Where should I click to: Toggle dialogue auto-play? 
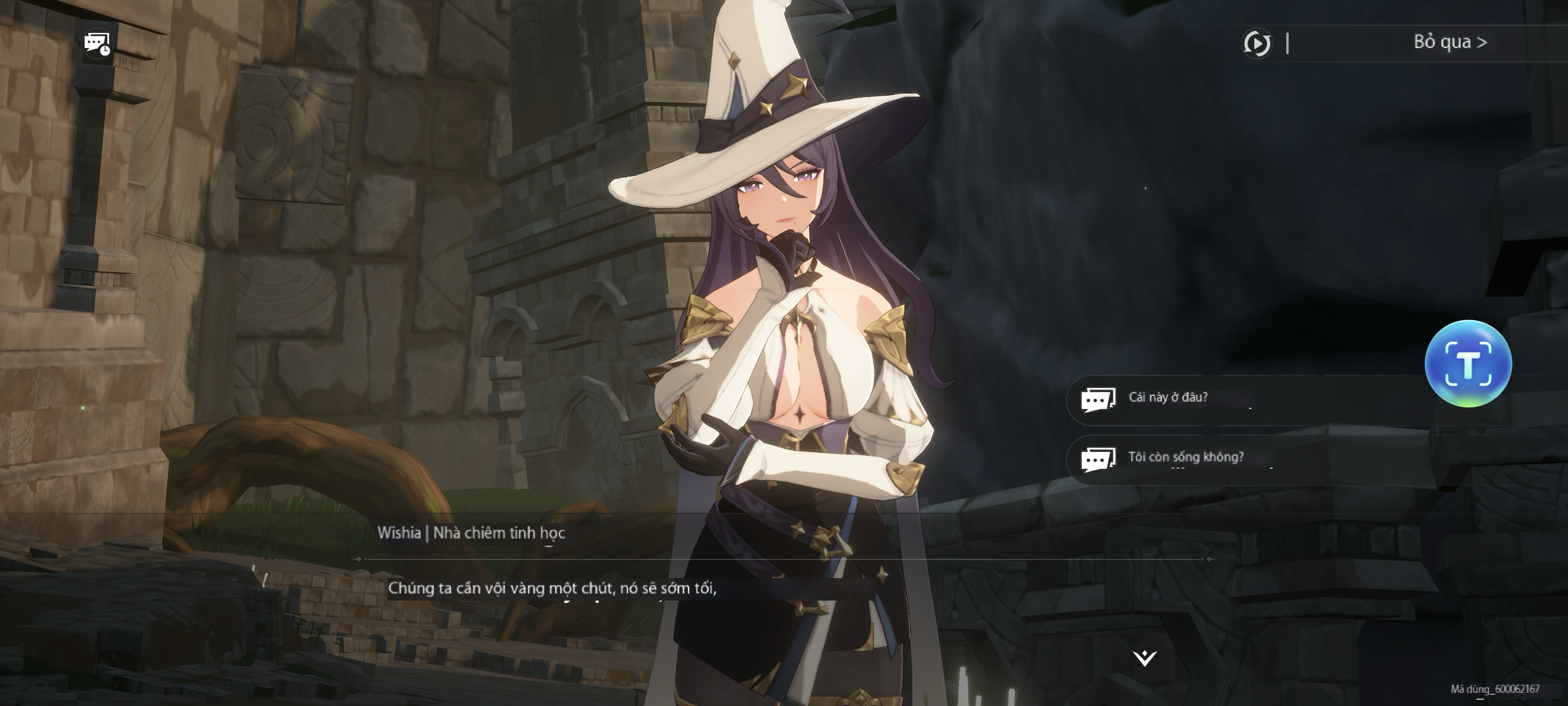click(x=1256, y=43)
